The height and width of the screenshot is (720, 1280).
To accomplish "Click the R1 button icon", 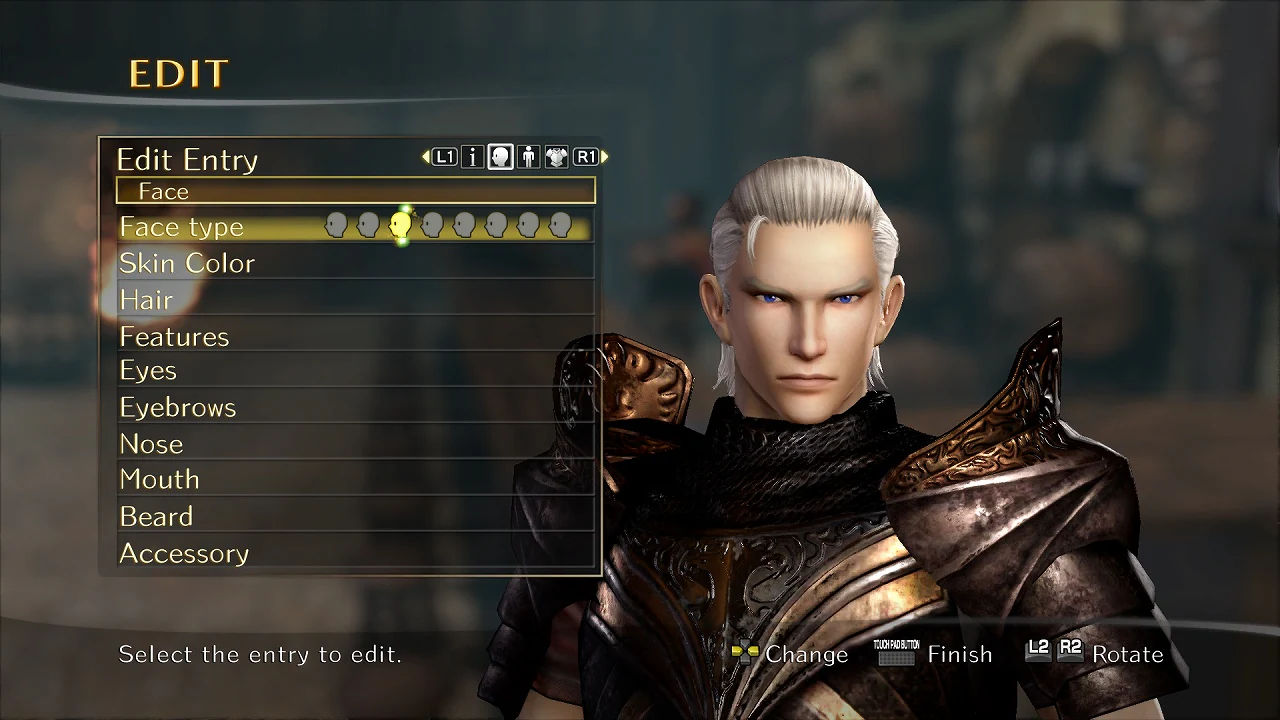I will pos(586,157).
